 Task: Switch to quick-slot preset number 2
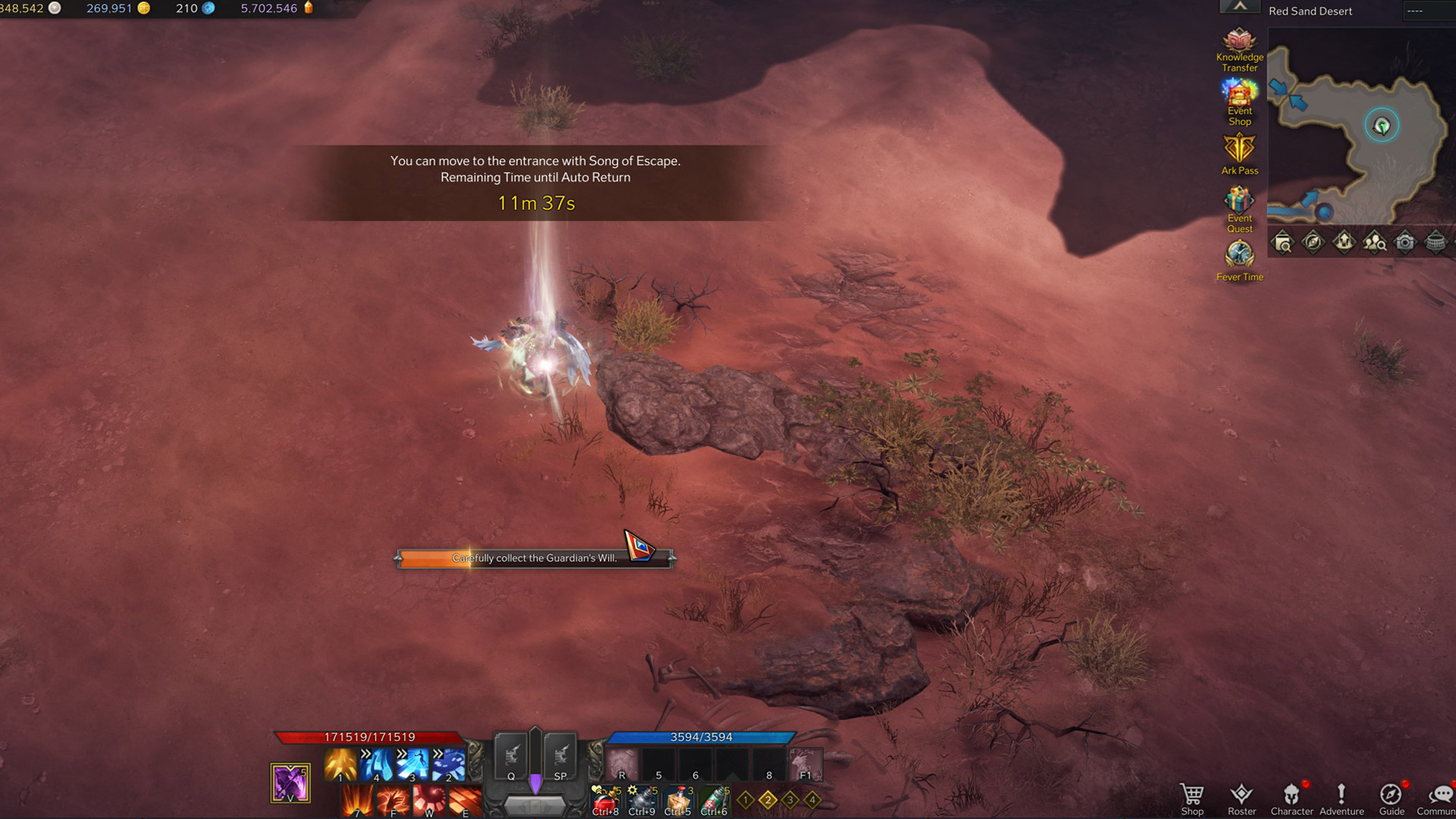click(767, 799)
